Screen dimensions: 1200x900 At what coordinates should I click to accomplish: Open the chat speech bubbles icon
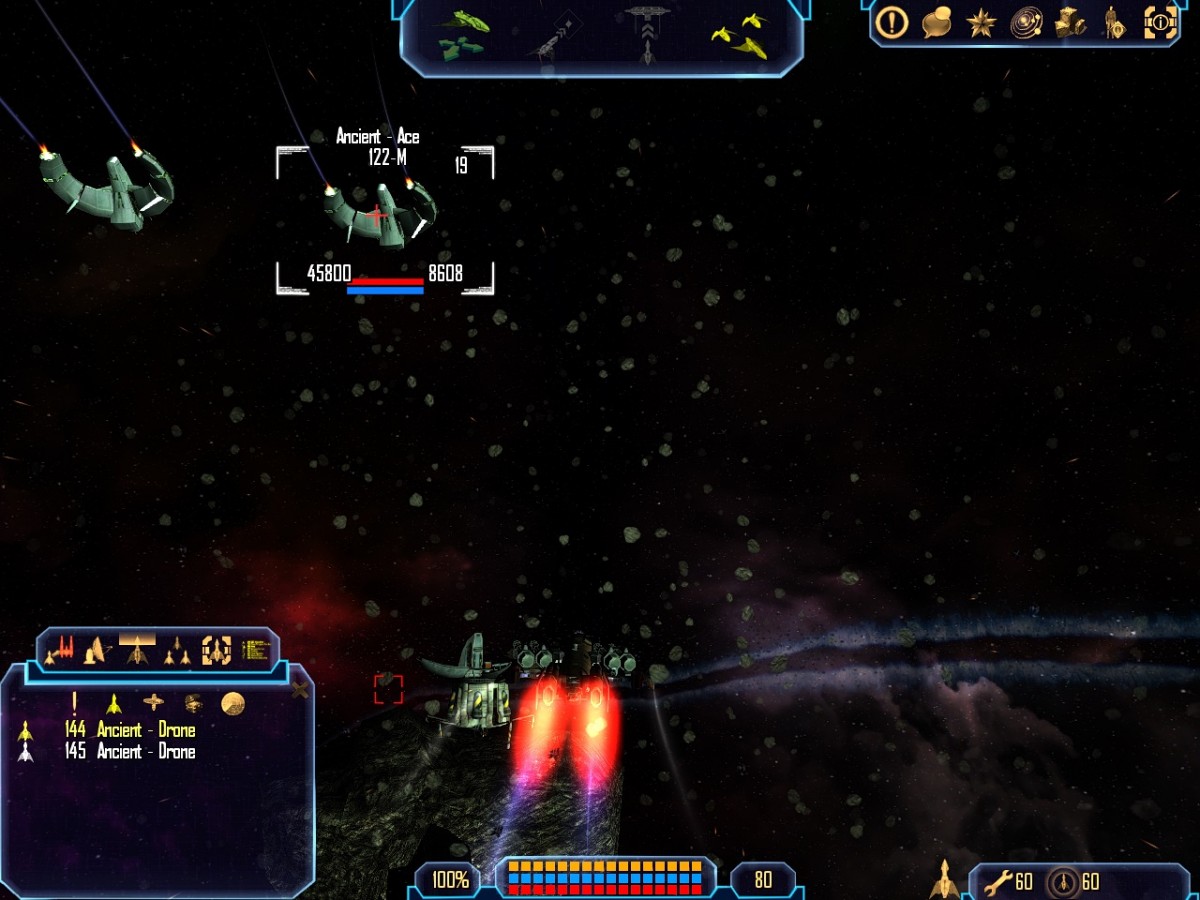coord(937,22)
